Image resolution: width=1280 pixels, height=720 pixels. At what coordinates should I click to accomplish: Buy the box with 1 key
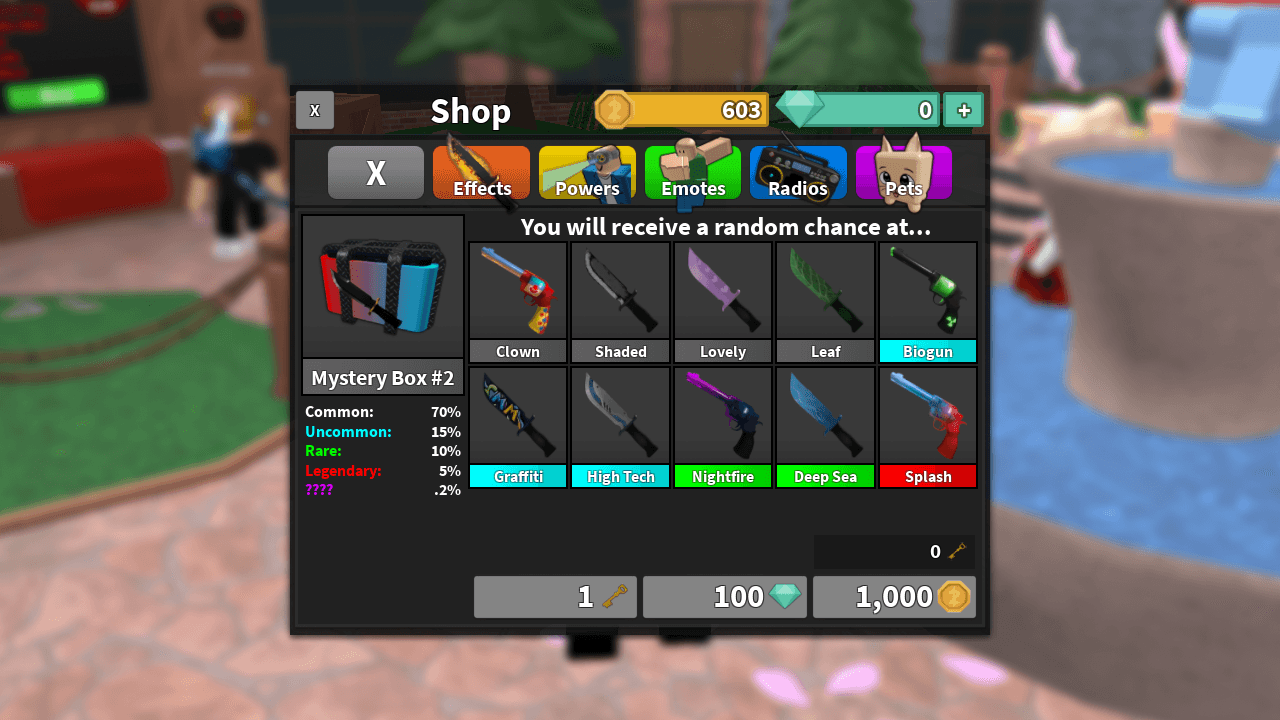pos(555,596)
